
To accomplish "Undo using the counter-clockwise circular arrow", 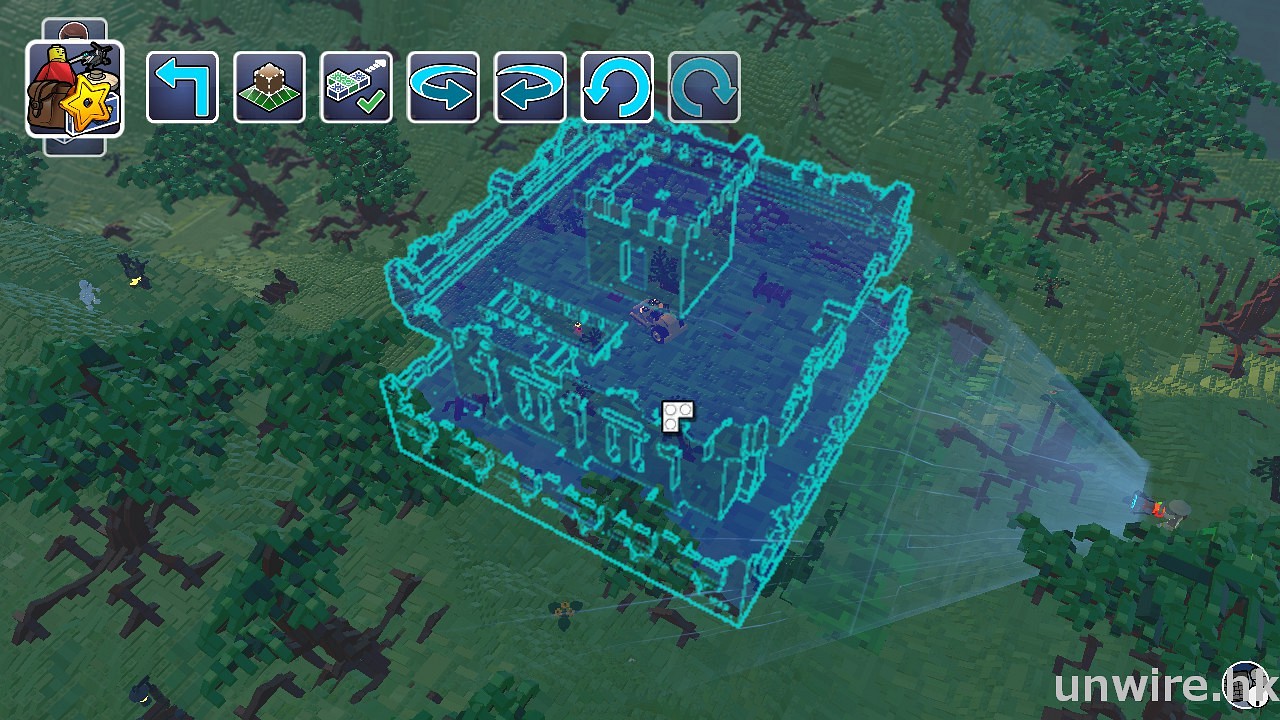I will point(617,87).
